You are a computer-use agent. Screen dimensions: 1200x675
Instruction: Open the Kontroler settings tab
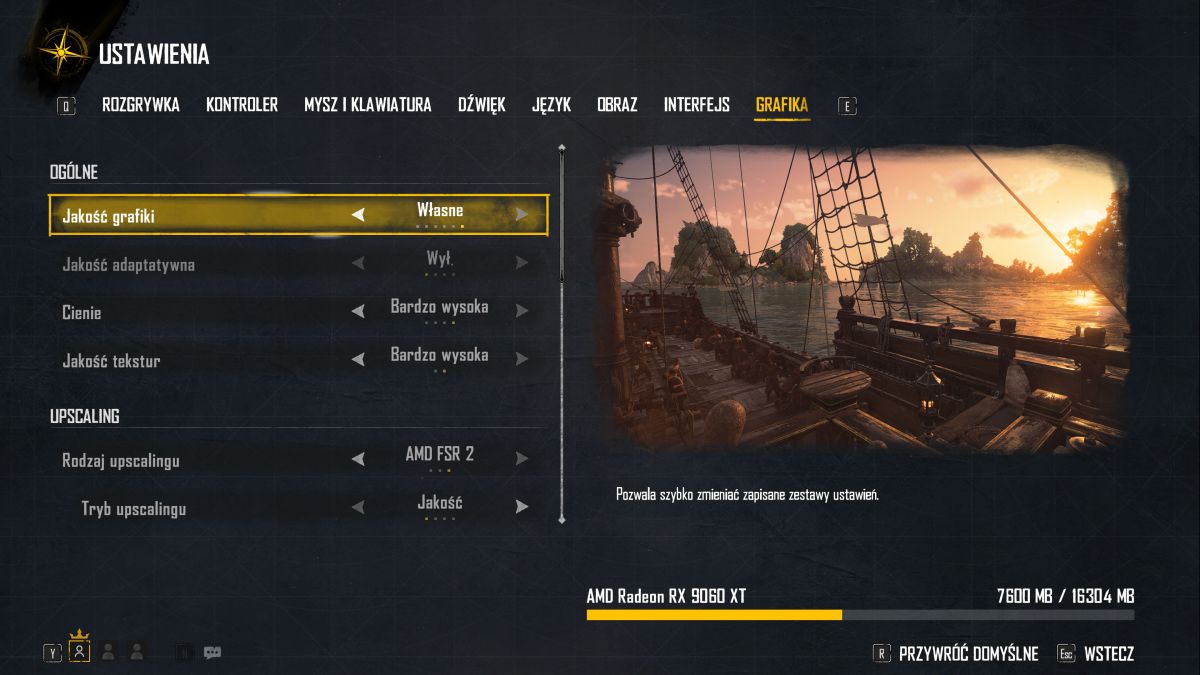click(242, 105)
